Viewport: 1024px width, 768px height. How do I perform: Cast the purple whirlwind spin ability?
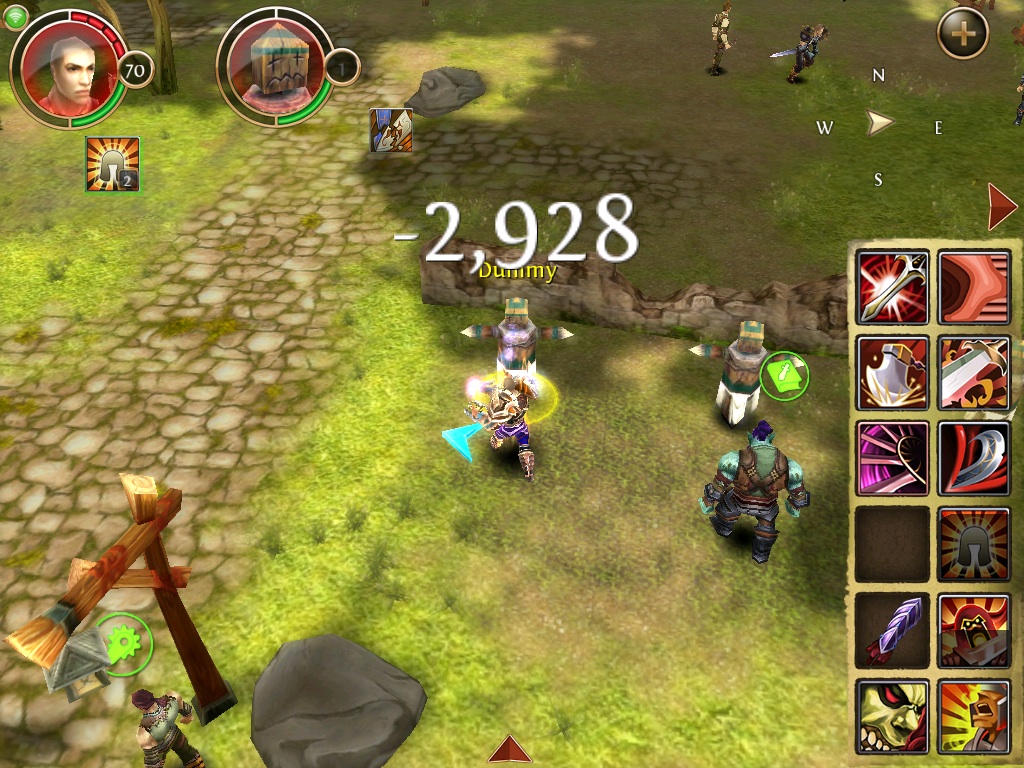point(893,458)
